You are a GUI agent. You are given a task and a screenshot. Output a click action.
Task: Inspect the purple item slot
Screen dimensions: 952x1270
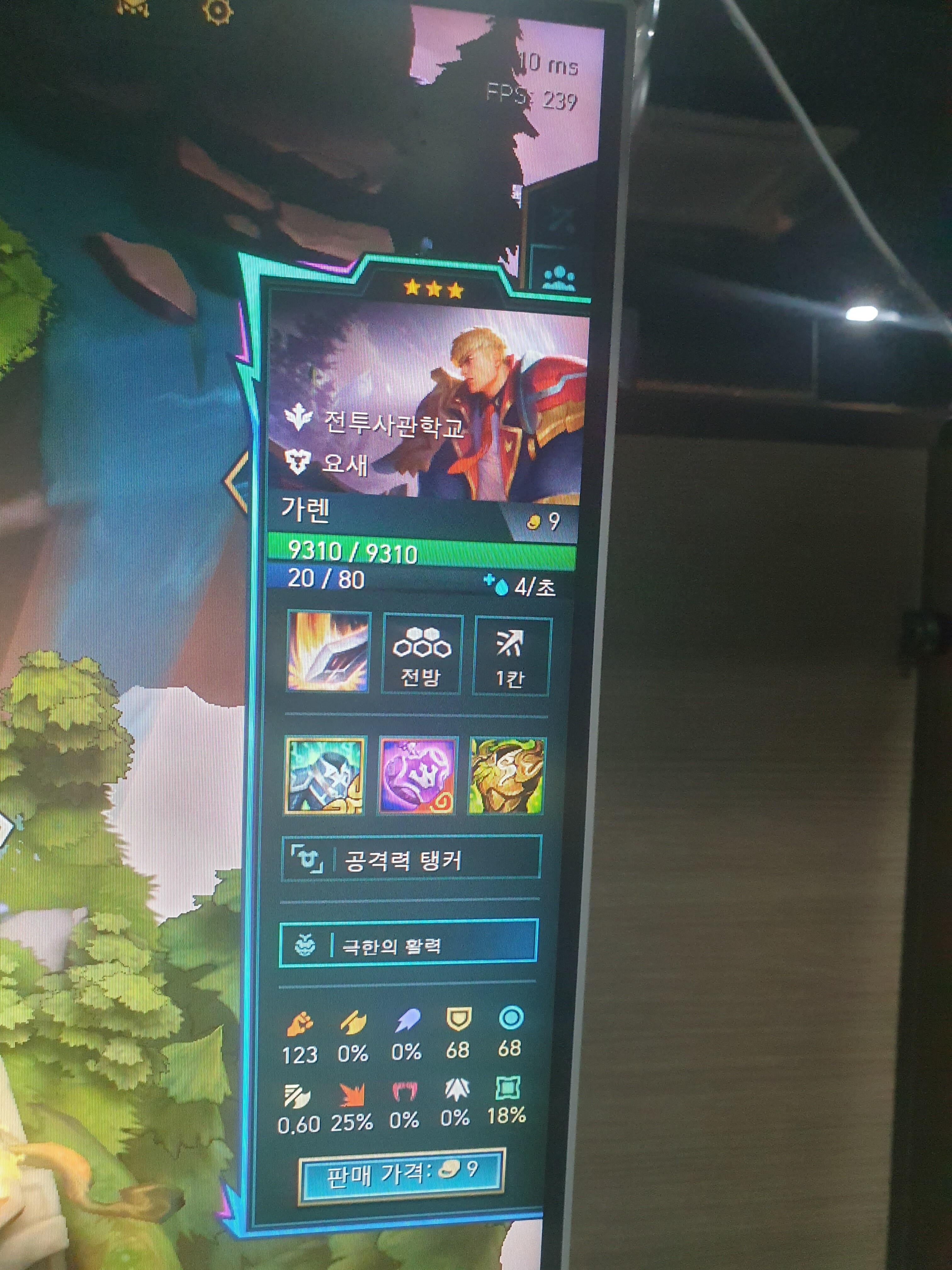[x=418, y=776]
